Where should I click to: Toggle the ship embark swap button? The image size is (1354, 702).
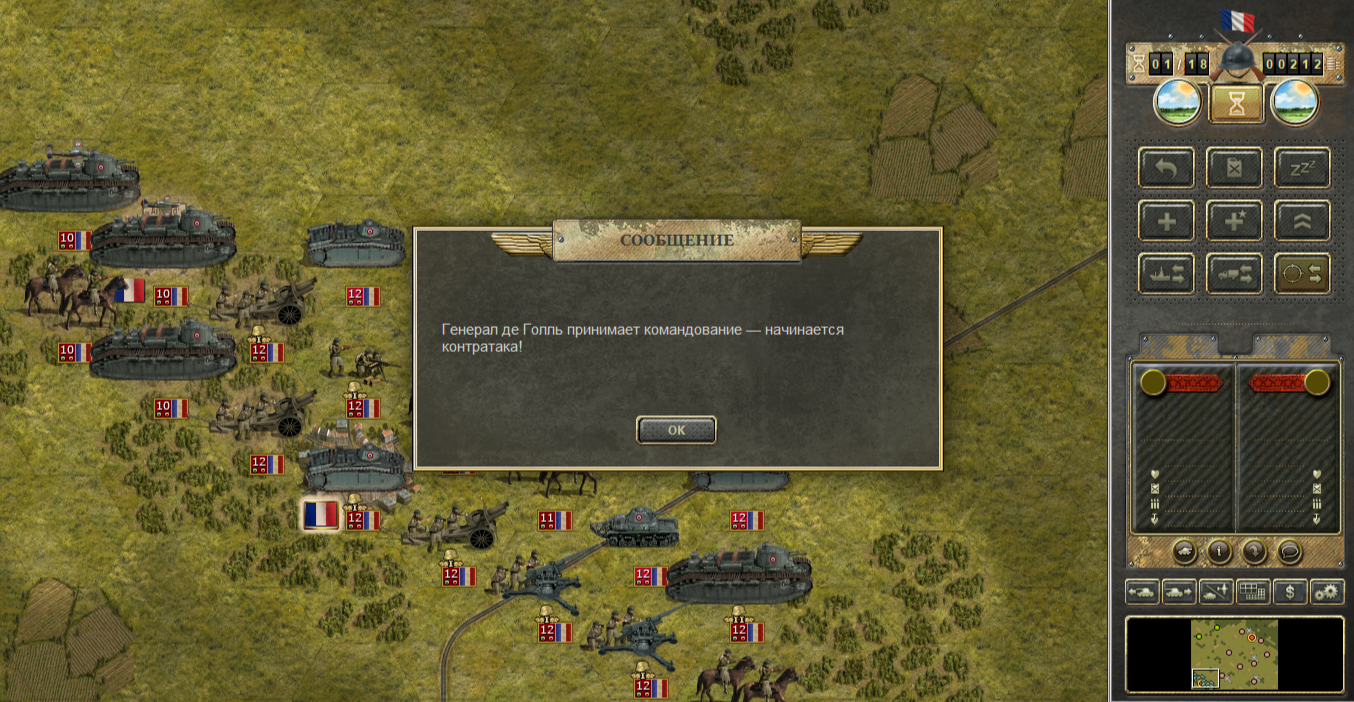(1167, 273)
